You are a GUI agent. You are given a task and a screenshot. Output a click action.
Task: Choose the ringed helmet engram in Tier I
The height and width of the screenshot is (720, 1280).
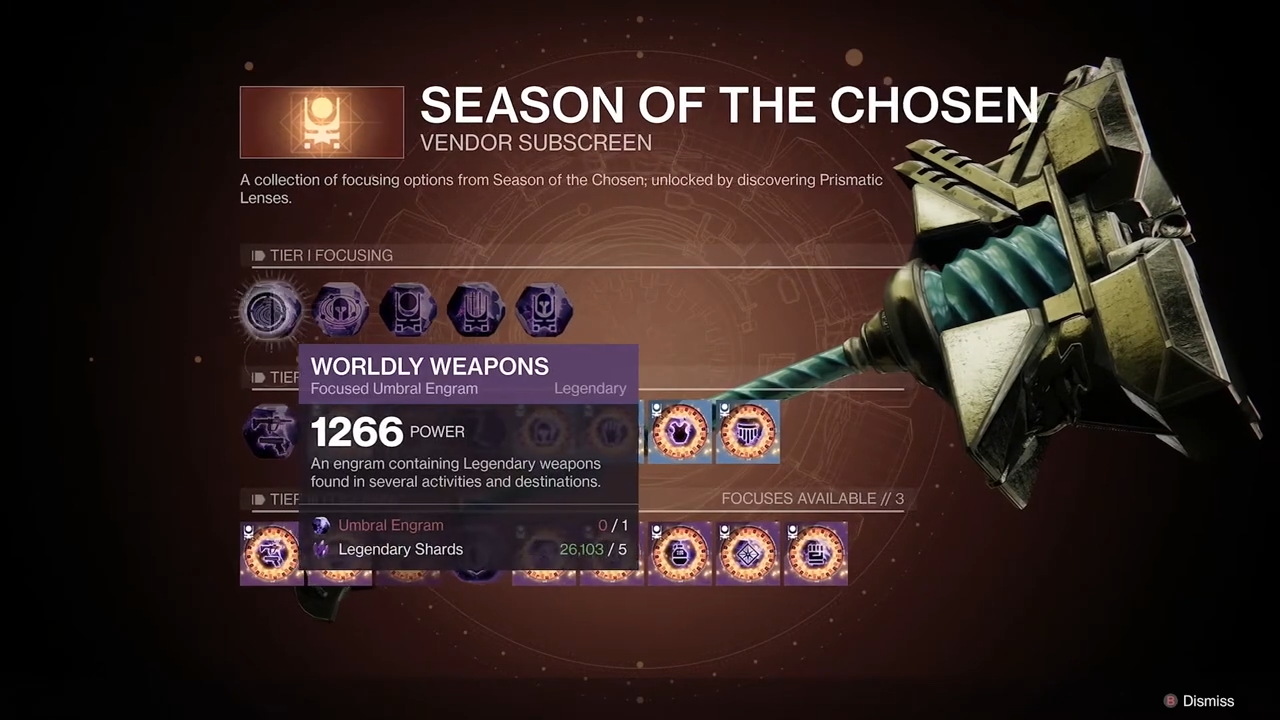coord(340,310)
